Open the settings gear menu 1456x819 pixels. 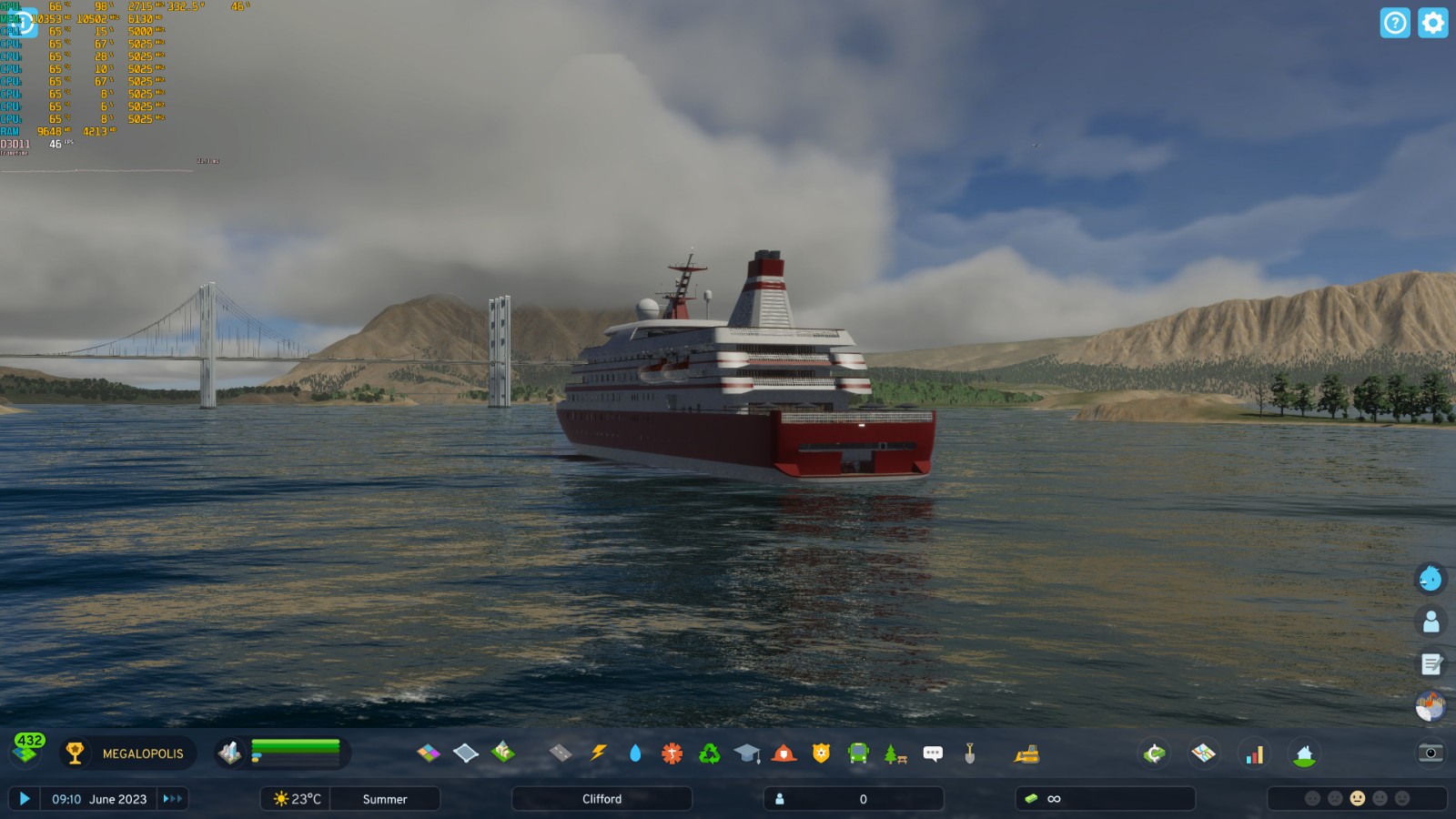click(x=1432, y=23)
